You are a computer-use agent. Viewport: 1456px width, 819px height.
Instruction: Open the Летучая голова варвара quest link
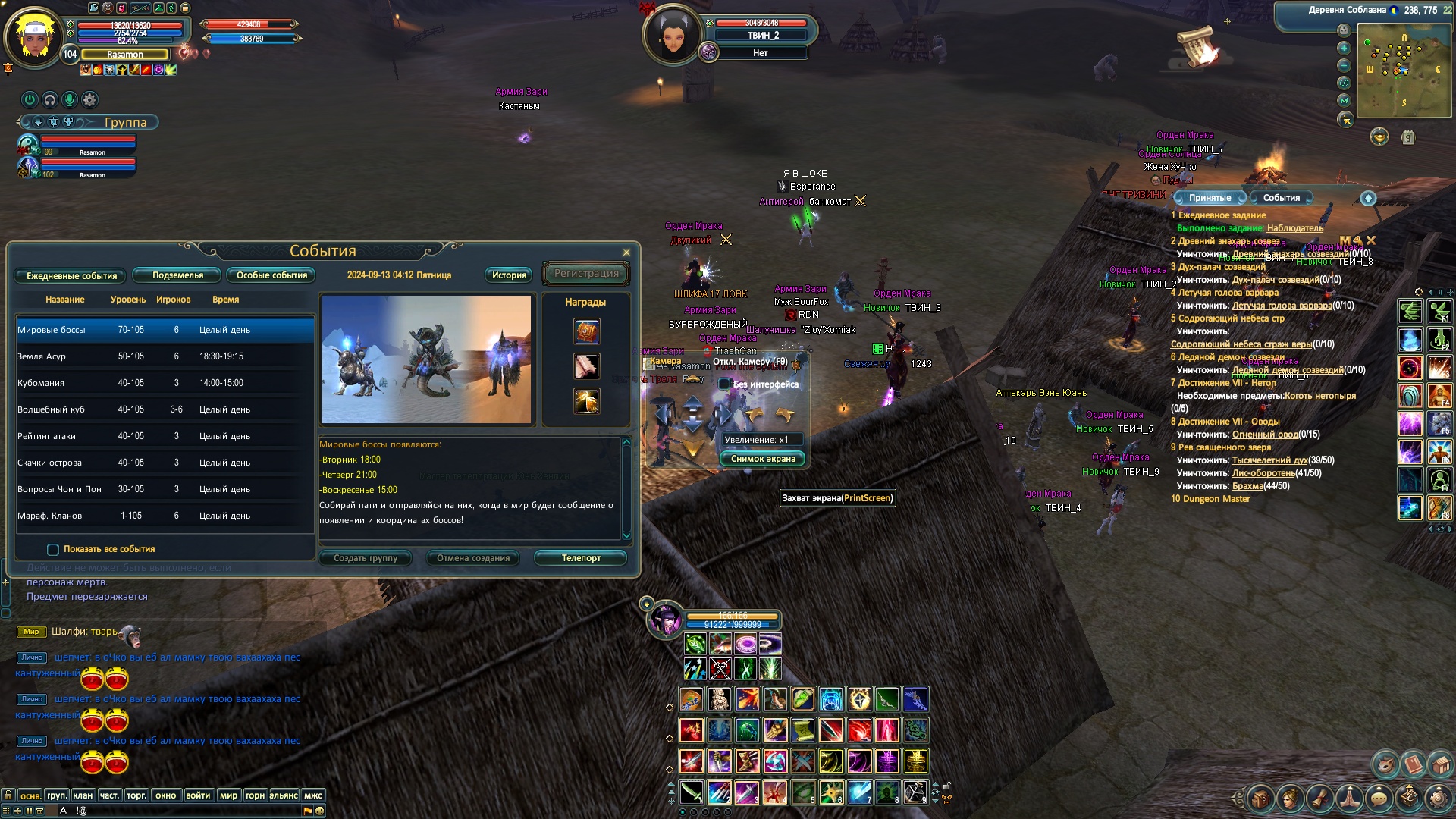coord(1282,306)
